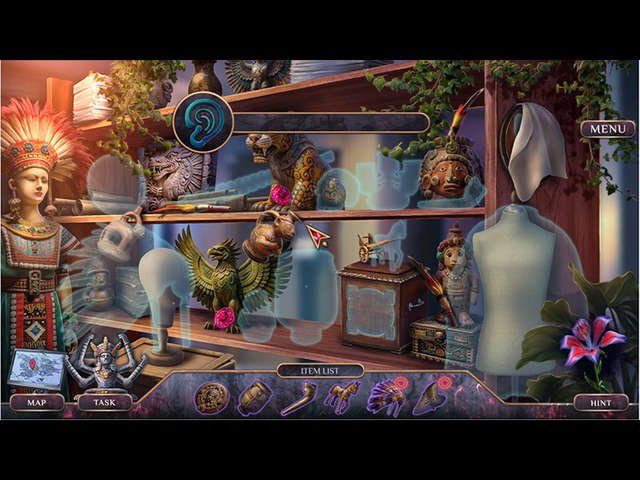640x480 pixels.
Task: Open the Menu button
Action: [x=607, y=129]
